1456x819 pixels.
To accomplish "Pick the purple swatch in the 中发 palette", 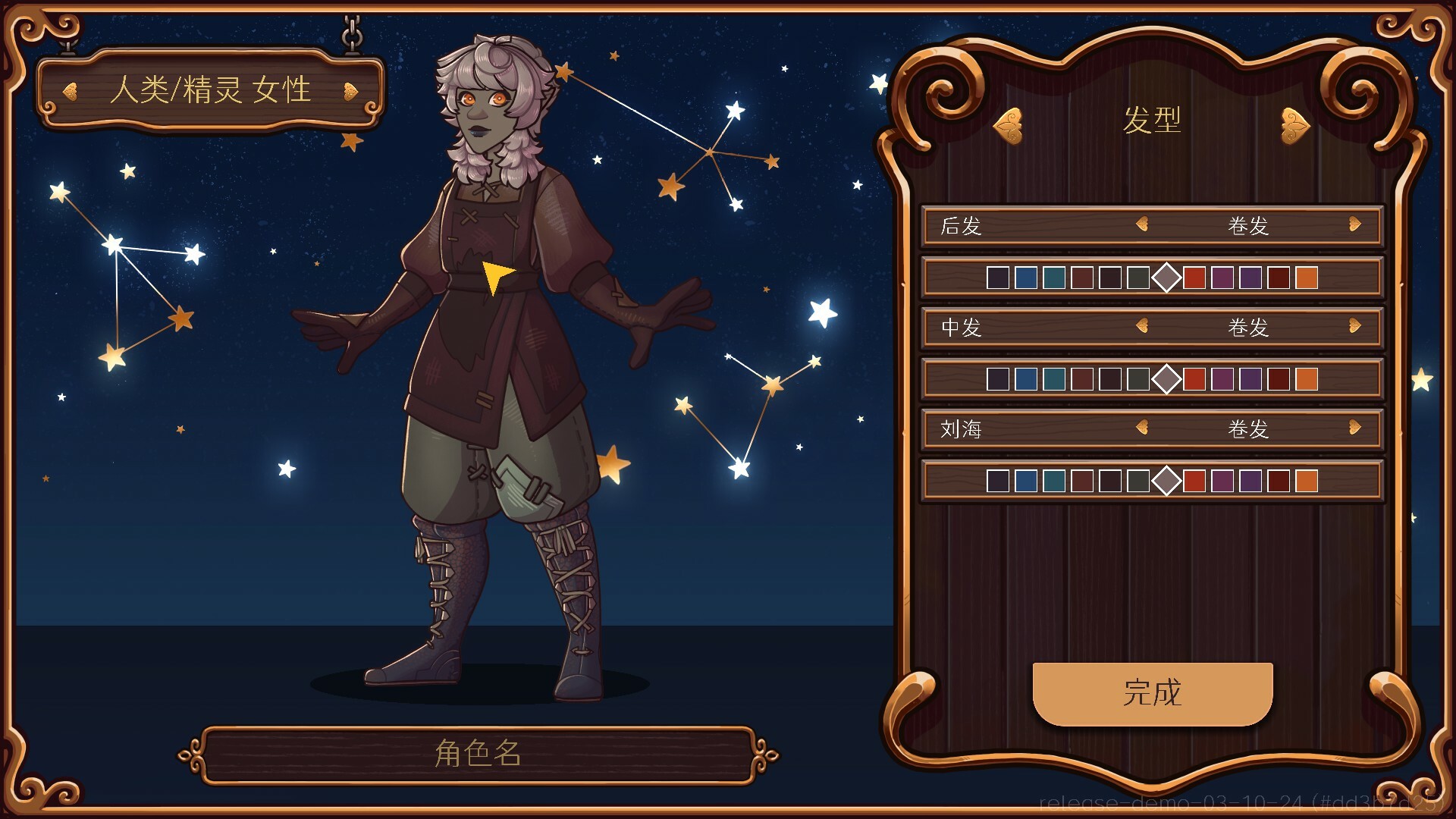I will (x=1249, y=379).
